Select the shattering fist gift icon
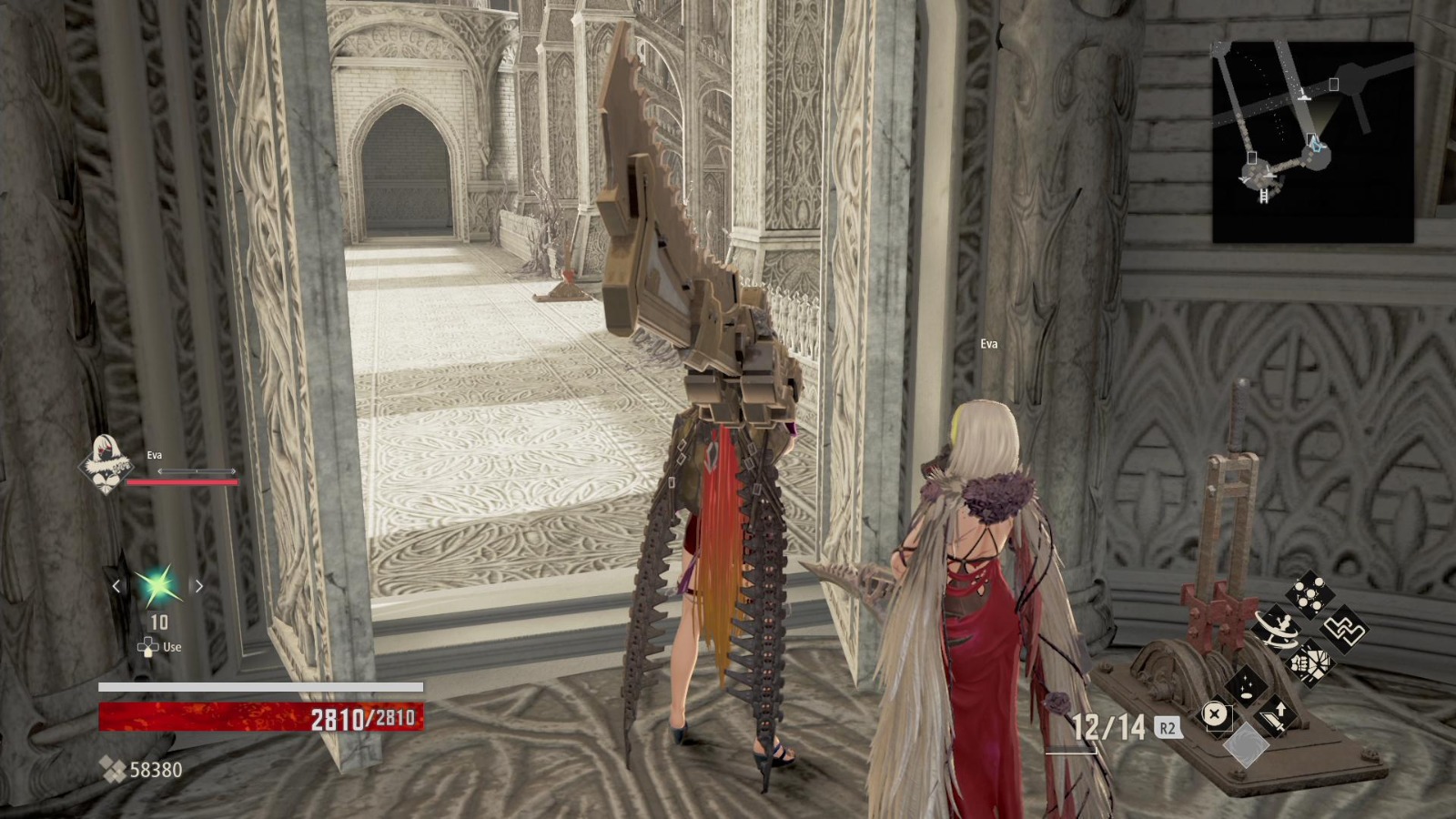1456x819 pixels. 1309,665
